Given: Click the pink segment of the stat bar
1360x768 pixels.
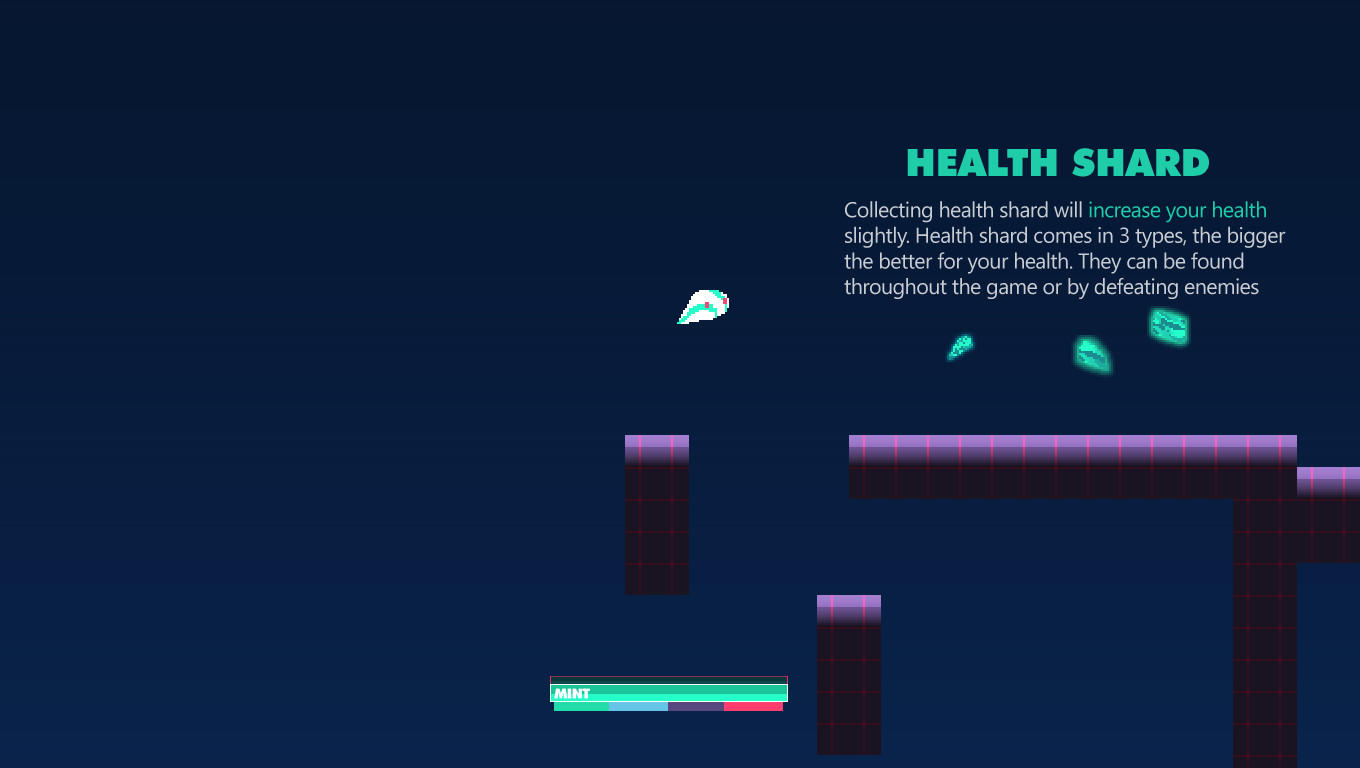Looking at the screenshot, I should 752,706.
